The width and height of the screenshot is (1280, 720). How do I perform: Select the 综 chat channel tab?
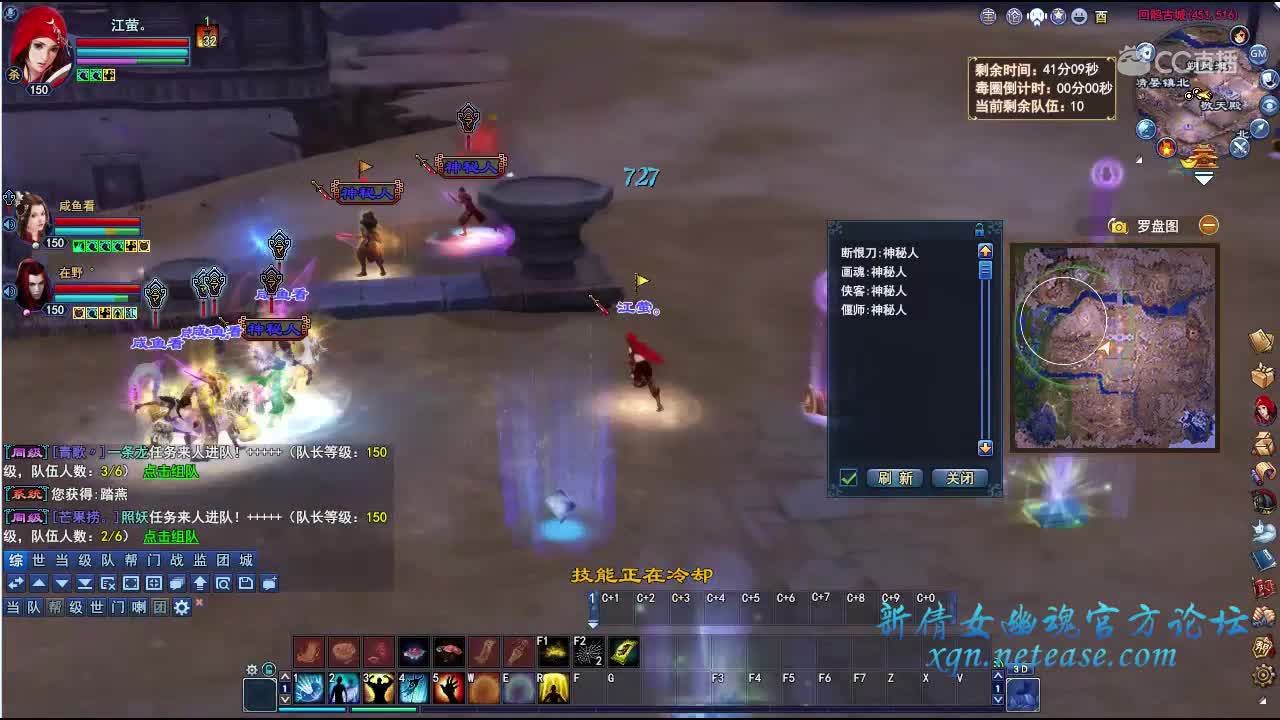(15, 561)
